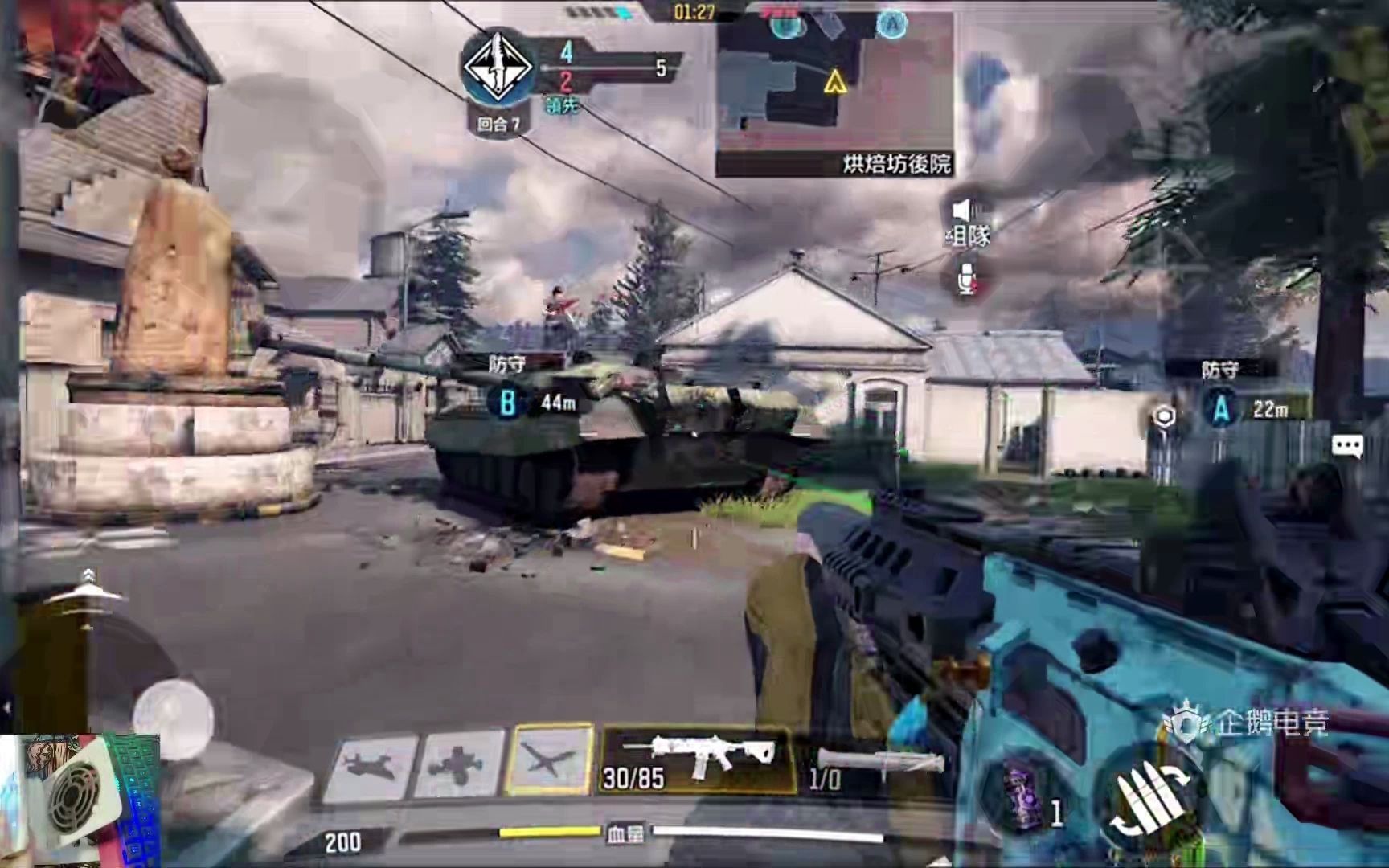
Task: Activate the yellow-highlighted drone scorestreak
Action: tap(550, 759)
